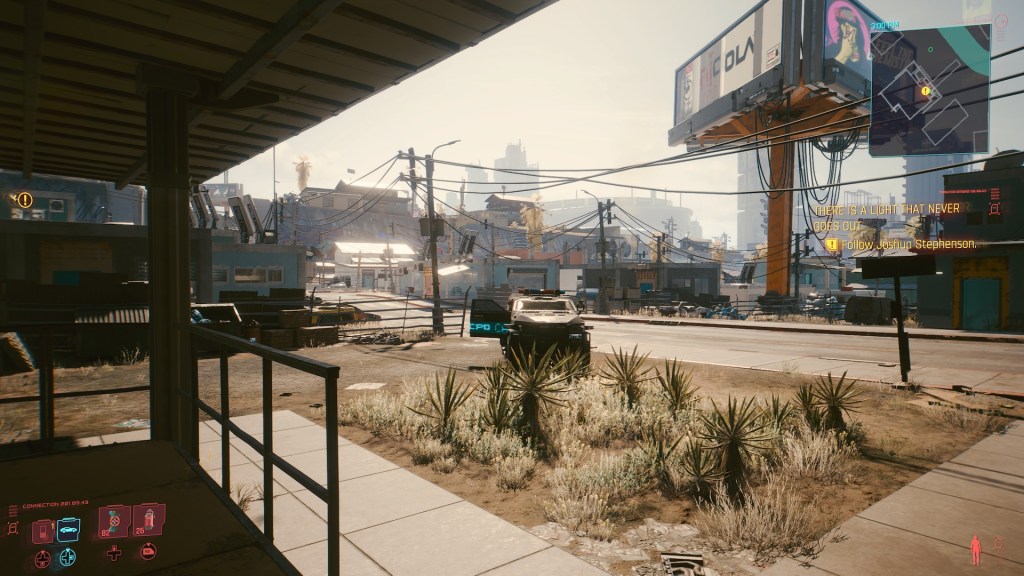The height and width of the screenshot is (576, 1024).
Task: Open the minimap
Action: click(929, 90)
